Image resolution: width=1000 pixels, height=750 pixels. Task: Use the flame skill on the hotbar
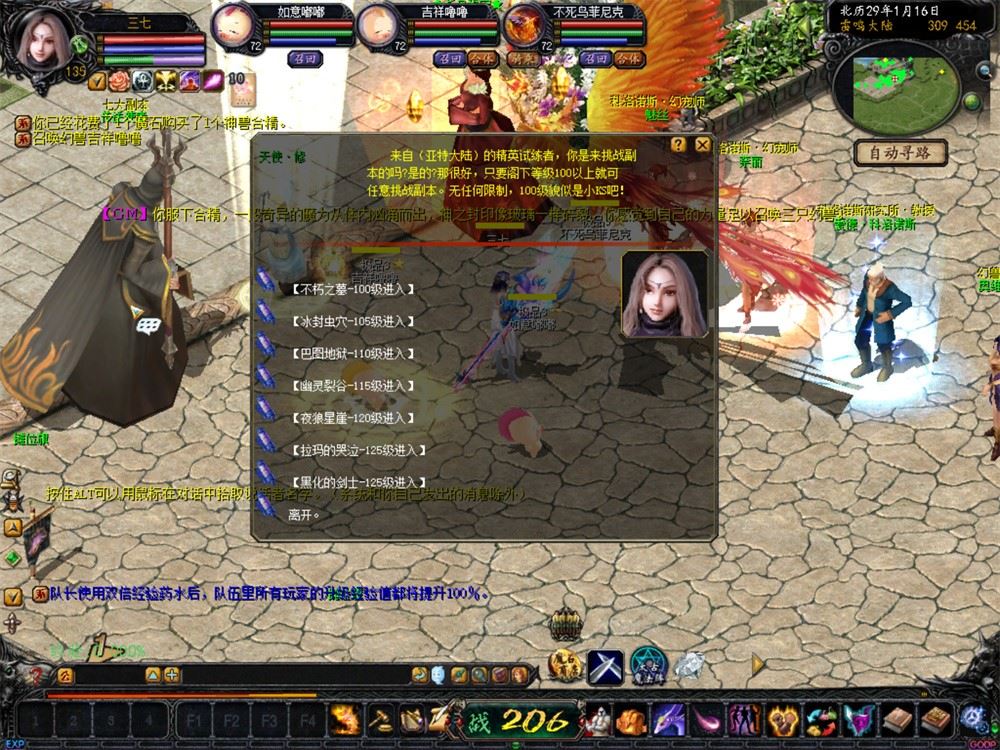point(346,720)
